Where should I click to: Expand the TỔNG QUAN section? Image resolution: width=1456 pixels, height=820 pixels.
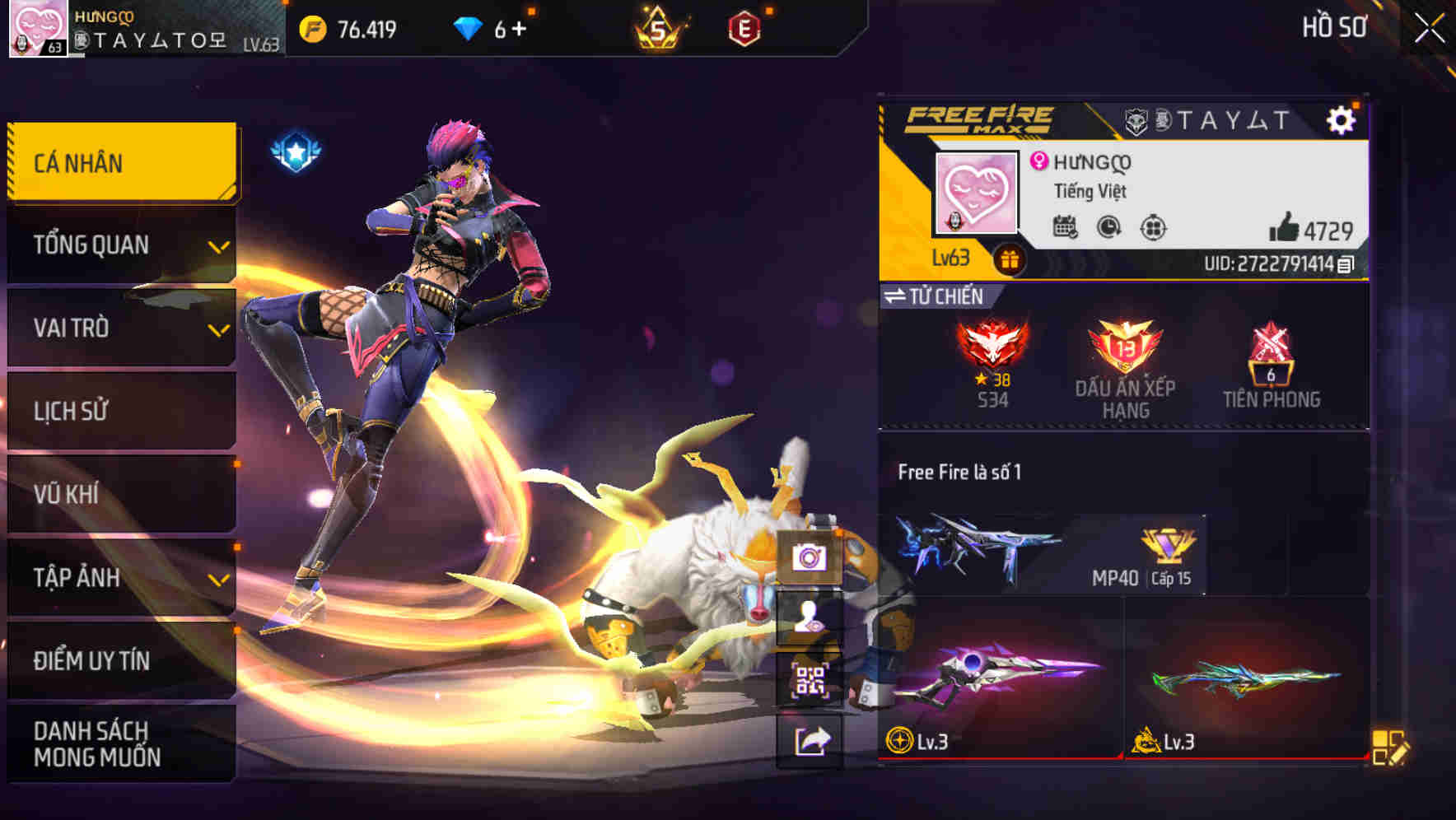121,245
